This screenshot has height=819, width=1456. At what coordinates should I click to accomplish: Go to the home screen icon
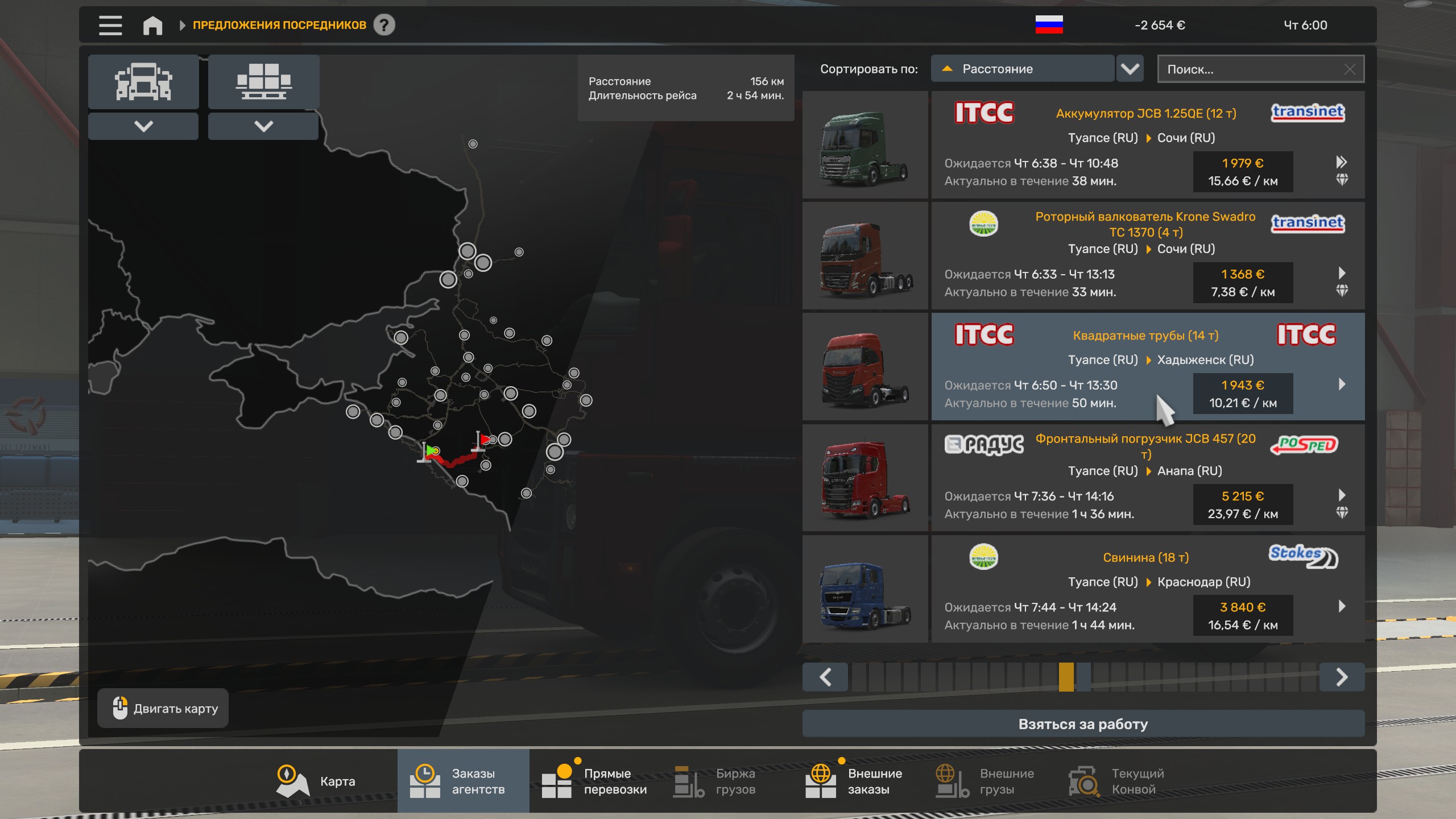click(152, 25)
